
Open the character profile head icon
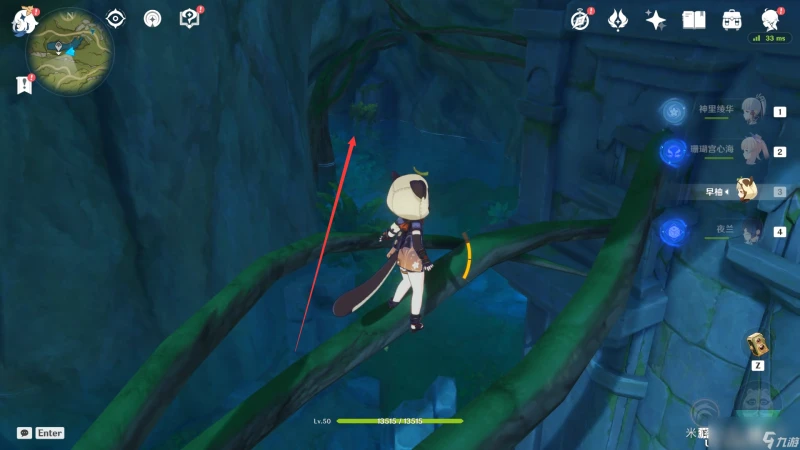(x=770, y=19)
